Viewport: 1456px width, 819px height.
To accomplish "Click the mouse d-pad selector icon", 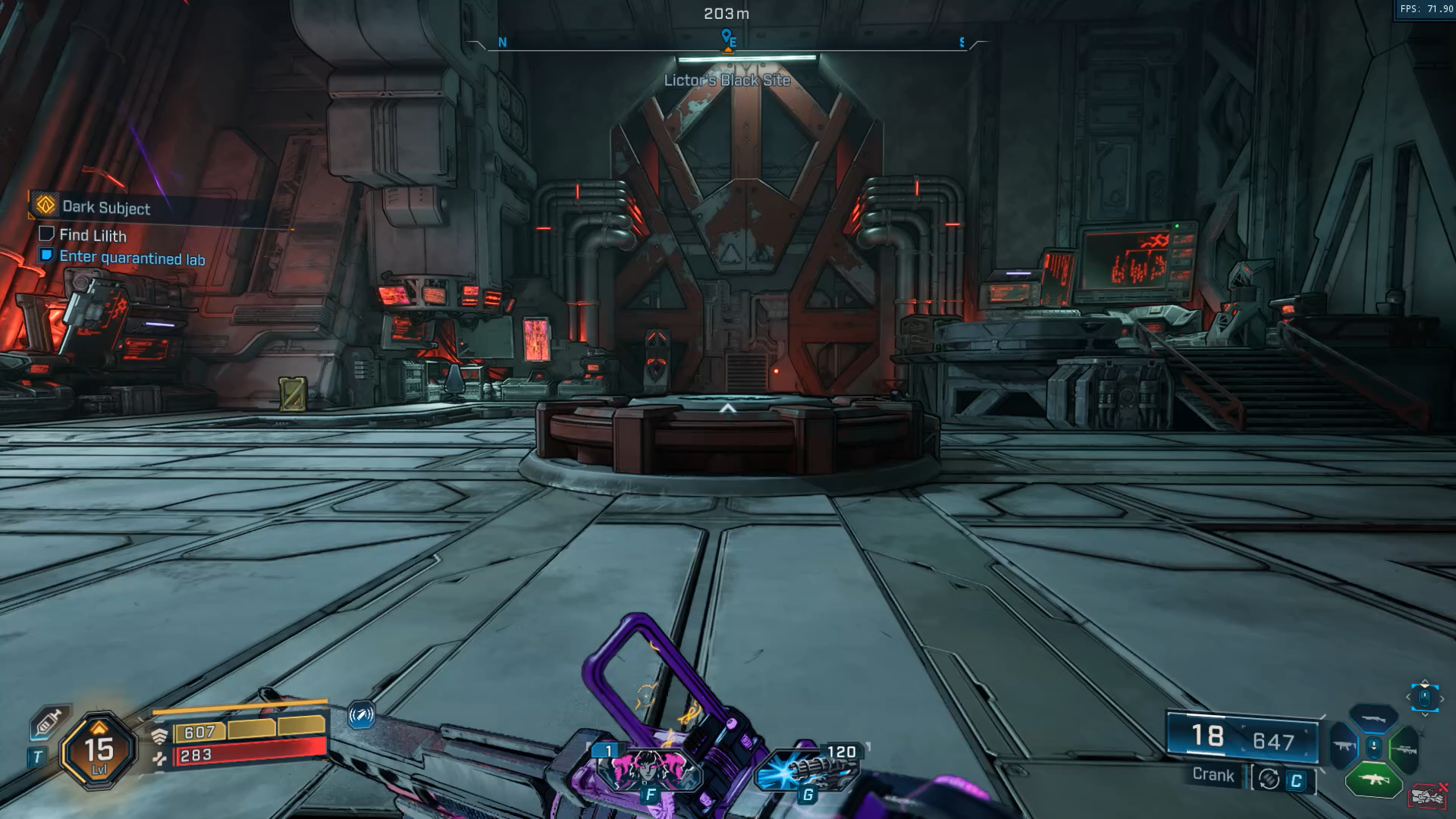I will [1424, 697].
